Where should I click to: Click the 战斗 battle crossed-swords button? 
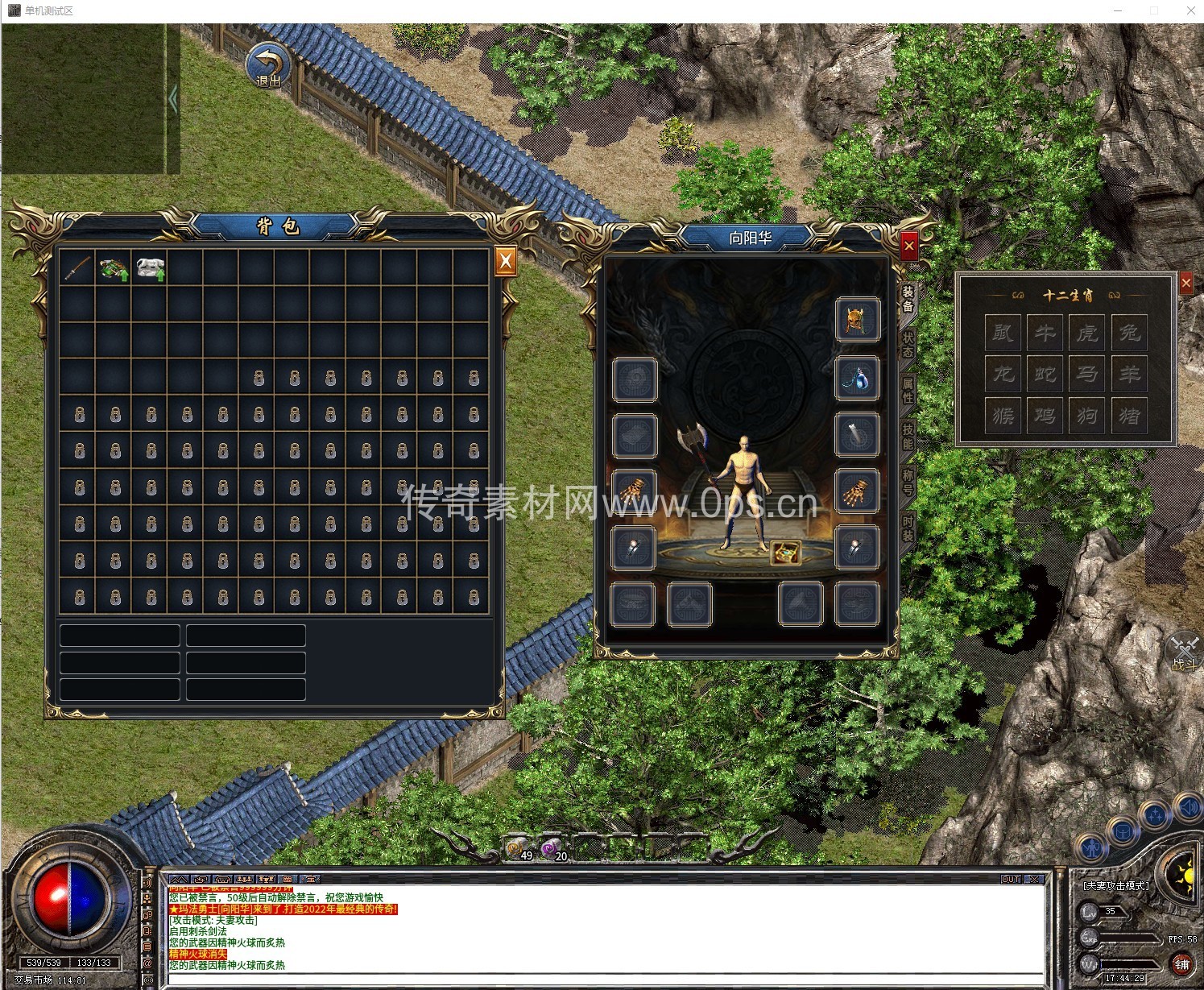[1185, 651]
